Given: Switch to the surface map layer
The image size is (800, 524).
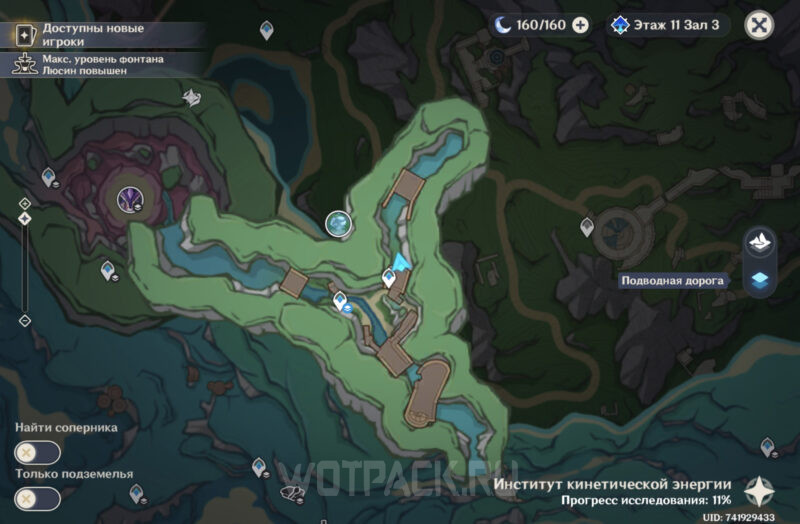Looking at the screenshot, I should click(x=761, y=242).
